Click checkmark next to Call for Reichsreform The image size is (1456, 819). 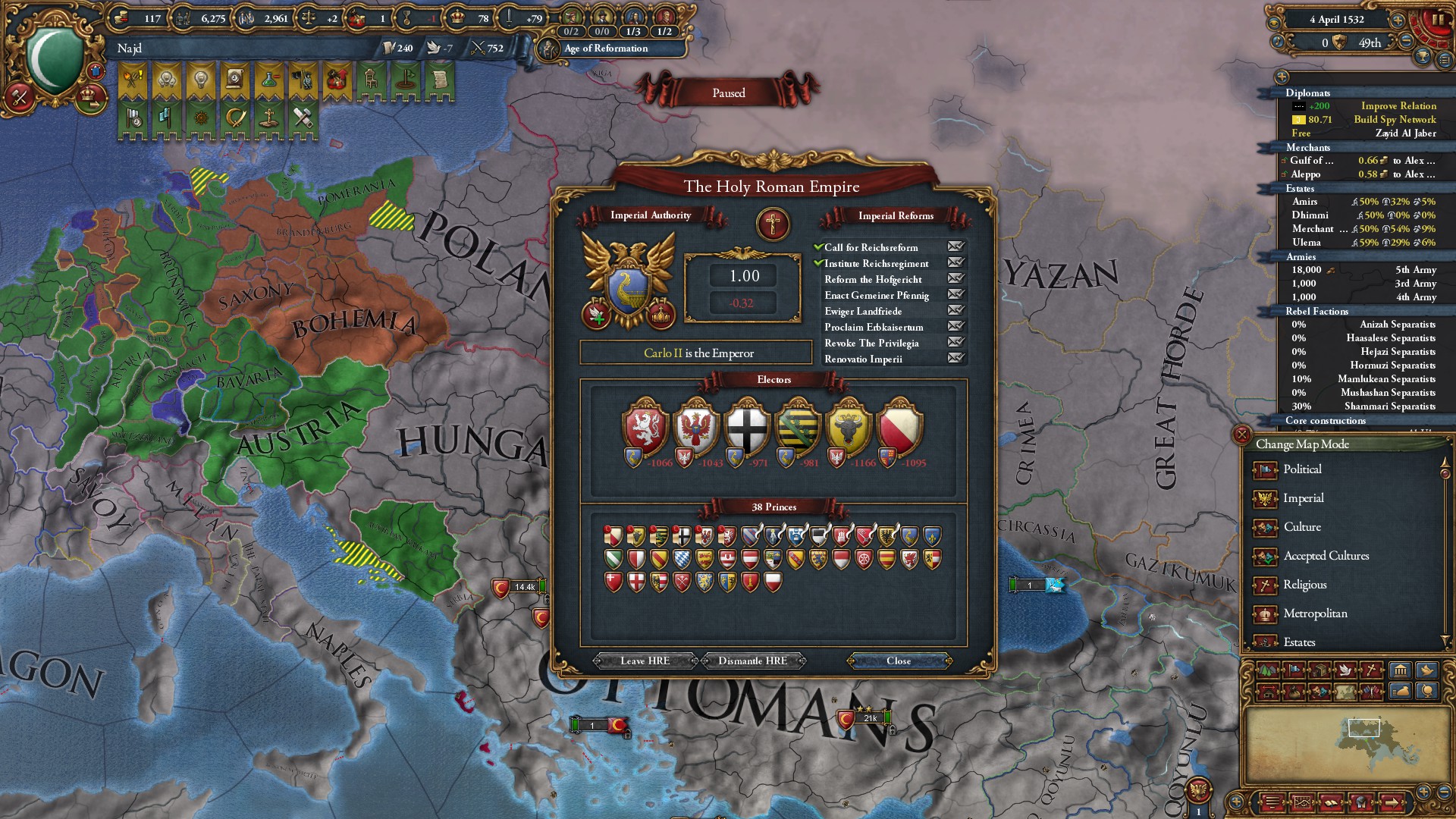[820, 247]
